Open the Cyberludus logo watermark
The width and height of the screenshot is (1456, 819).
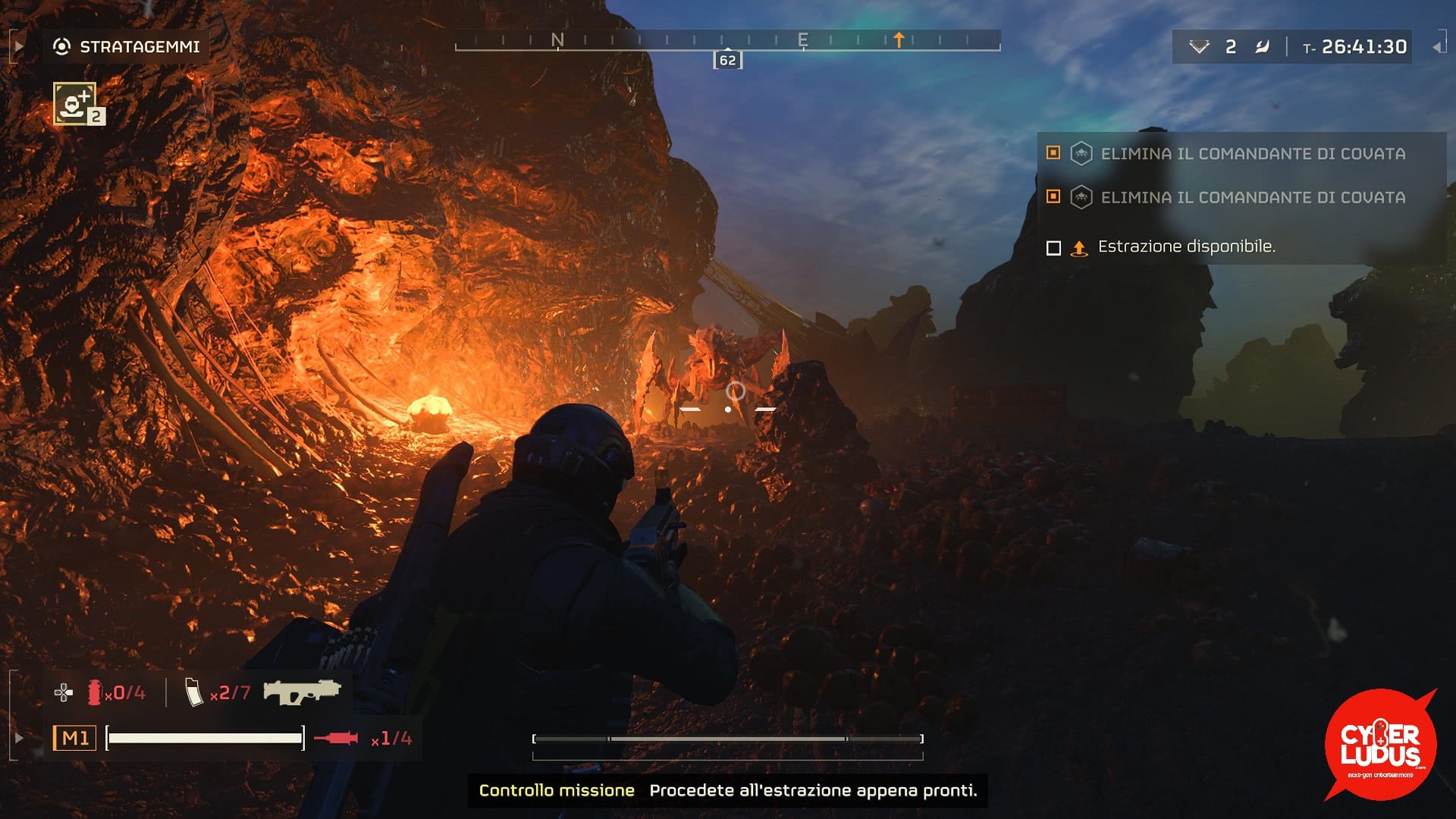(x=1379, y=745)
